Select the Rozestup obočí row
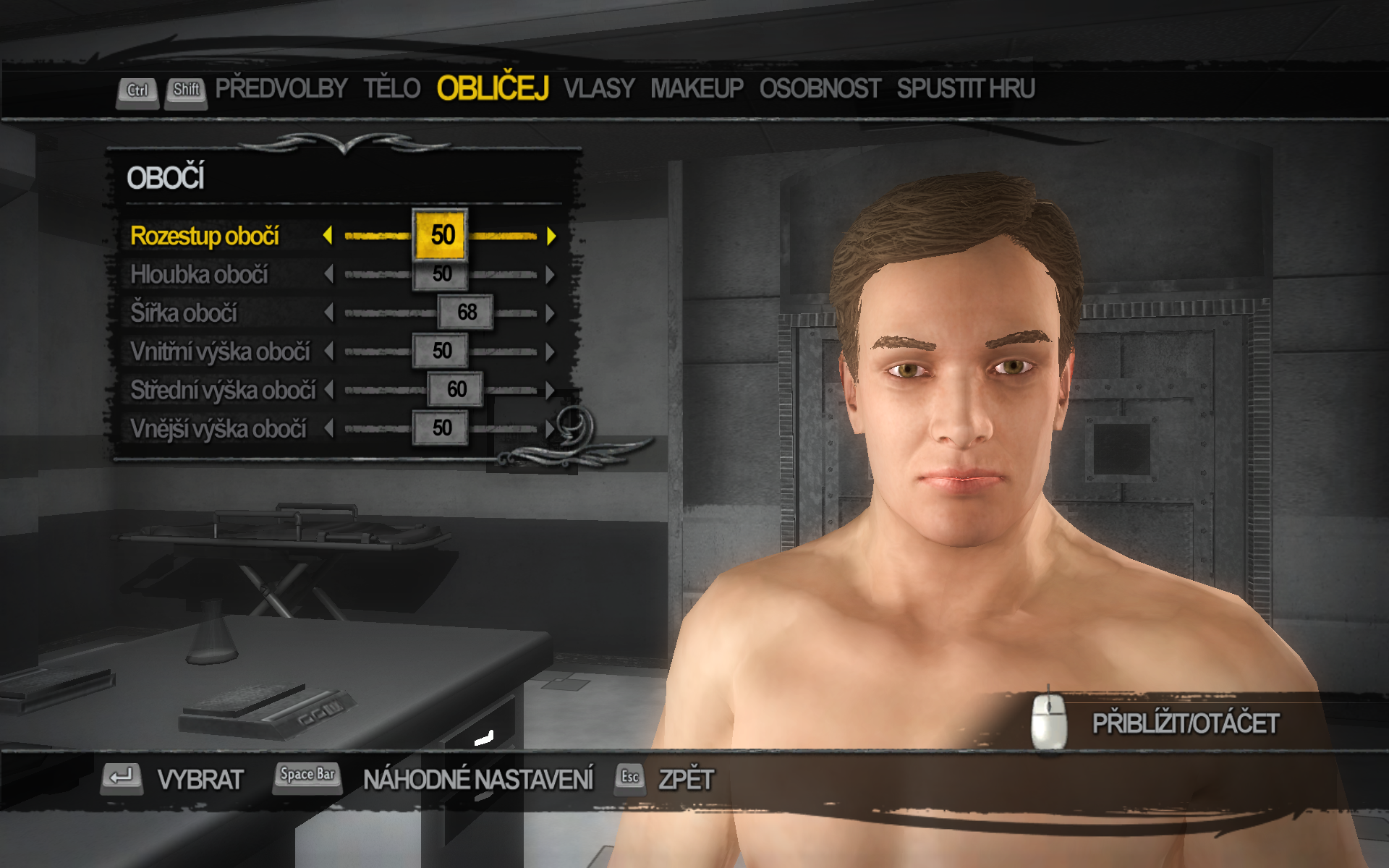 [x=205, y=236]
